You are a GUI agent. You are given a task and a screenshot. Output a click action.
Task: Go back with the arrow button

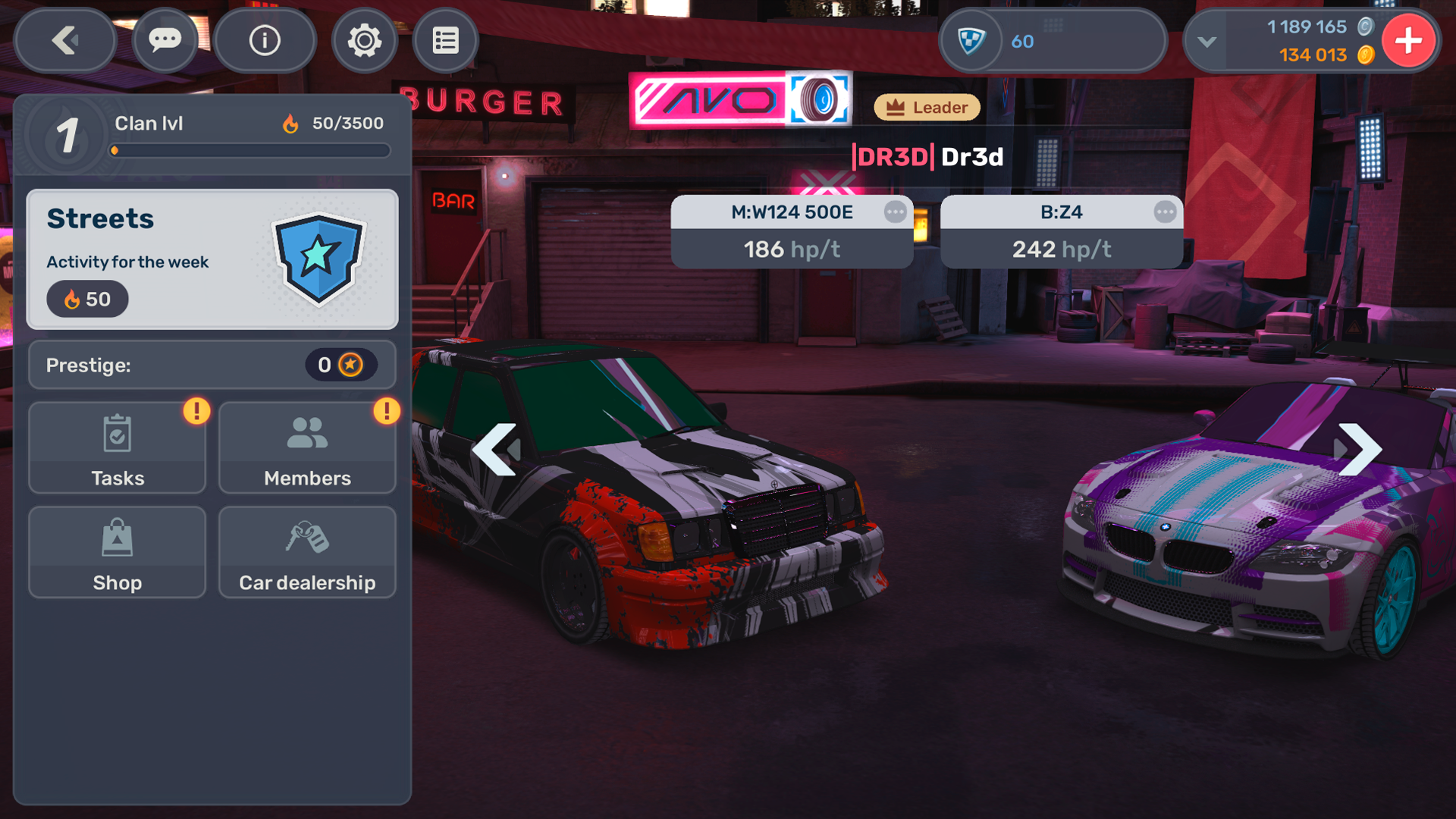(65, 41)
